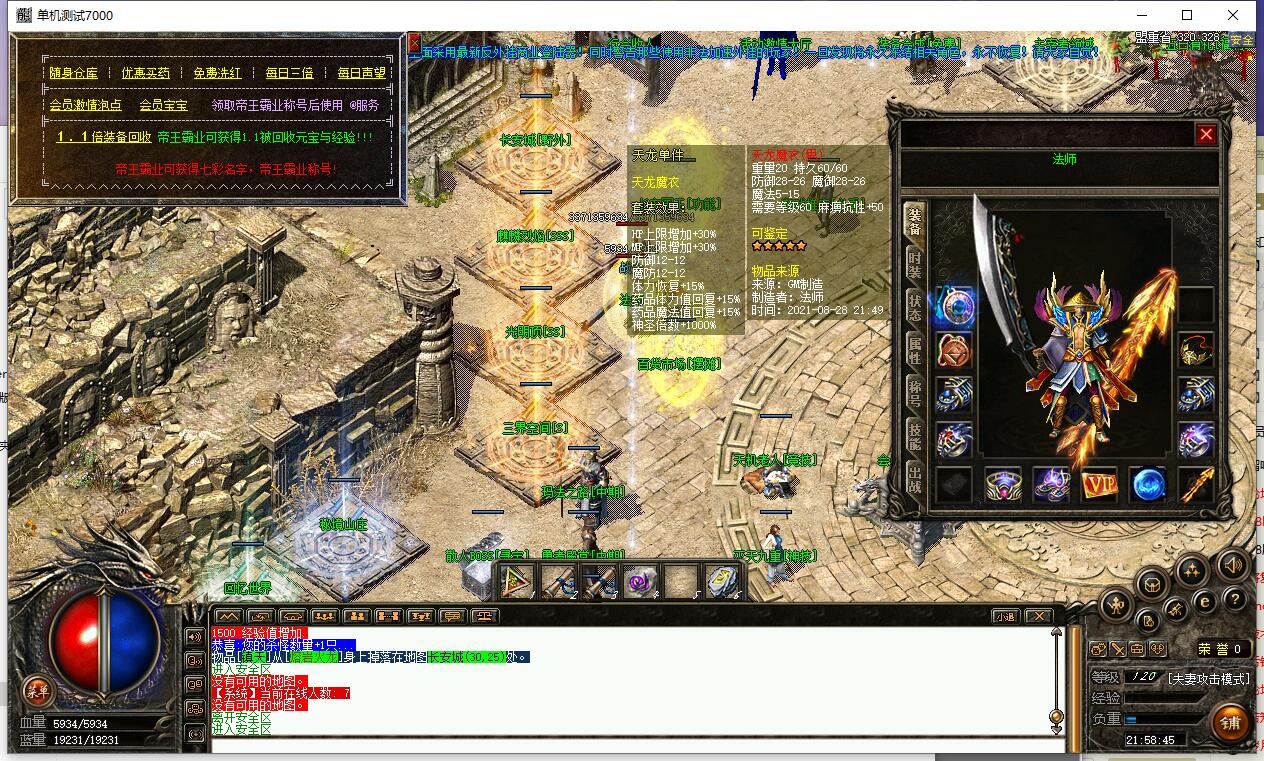1264x761 pixels.
Task: Open the 菜单 menu button by the health orb
Action: pyautogui.click(x=37, y=689)
